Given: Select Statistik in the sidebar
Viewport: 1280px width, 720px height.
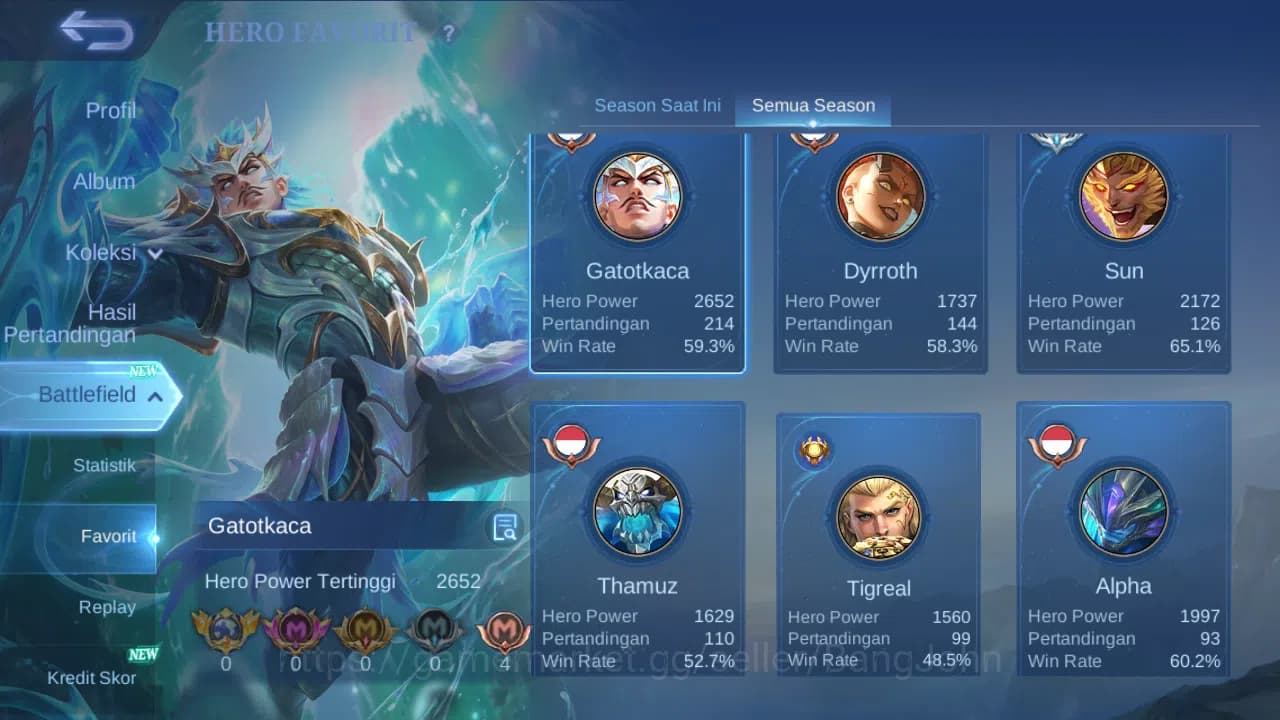Looking at the screenshot, I should tap(105, 465).
